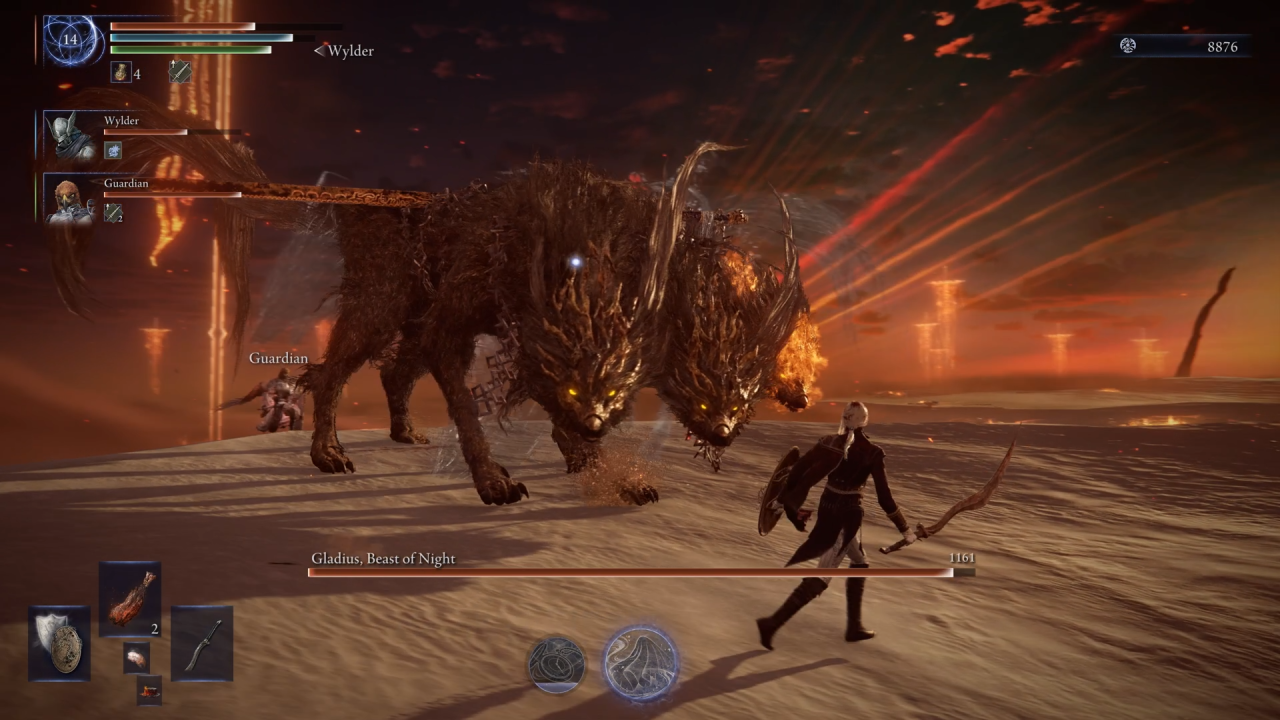The height and width of the screenshot is (720, 1280).
Task: Click the rune currency icon
Action: click(1129, 46)
